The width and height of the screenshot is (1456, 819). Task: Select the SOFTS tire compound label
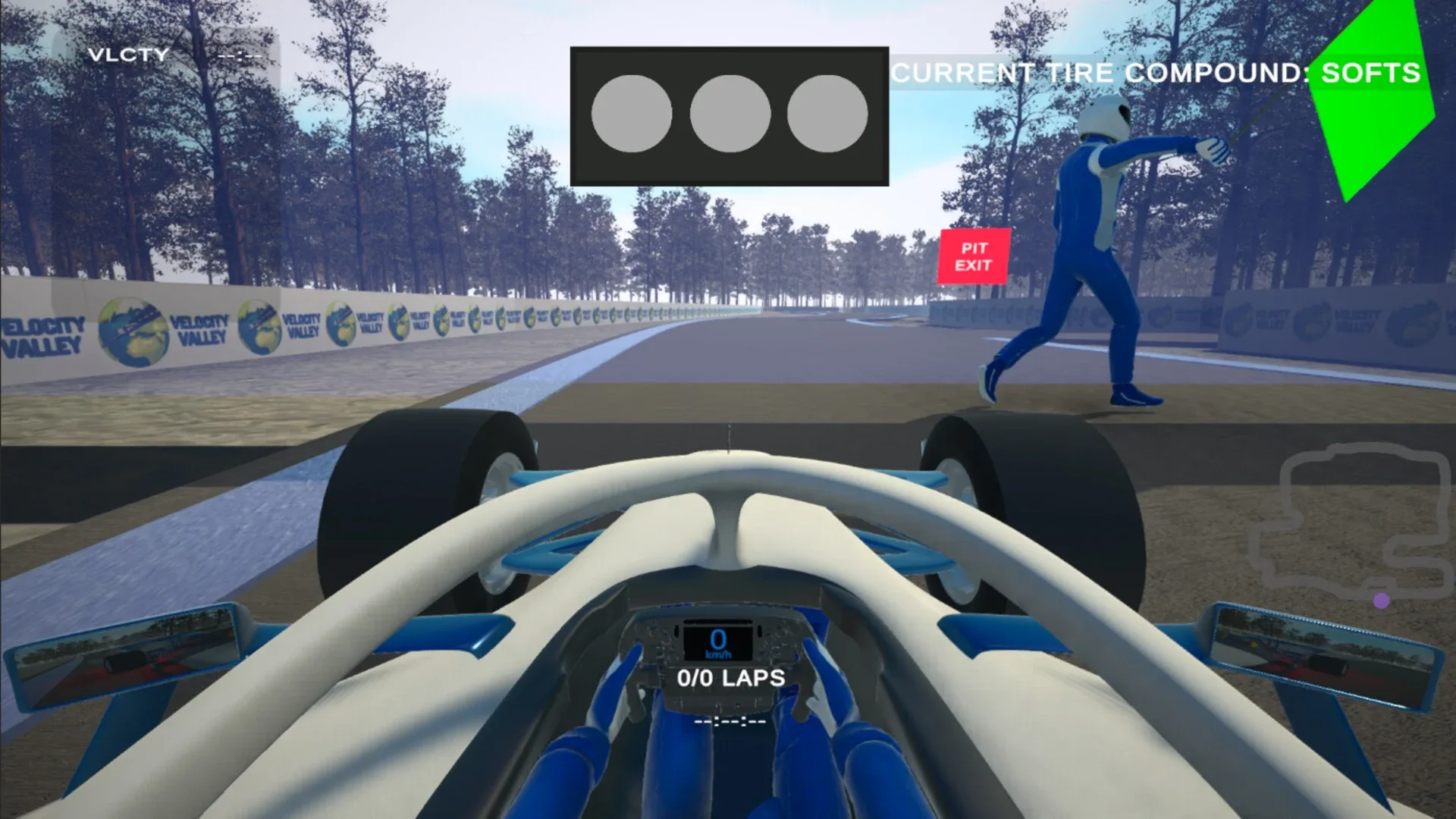click(1370, 74)
